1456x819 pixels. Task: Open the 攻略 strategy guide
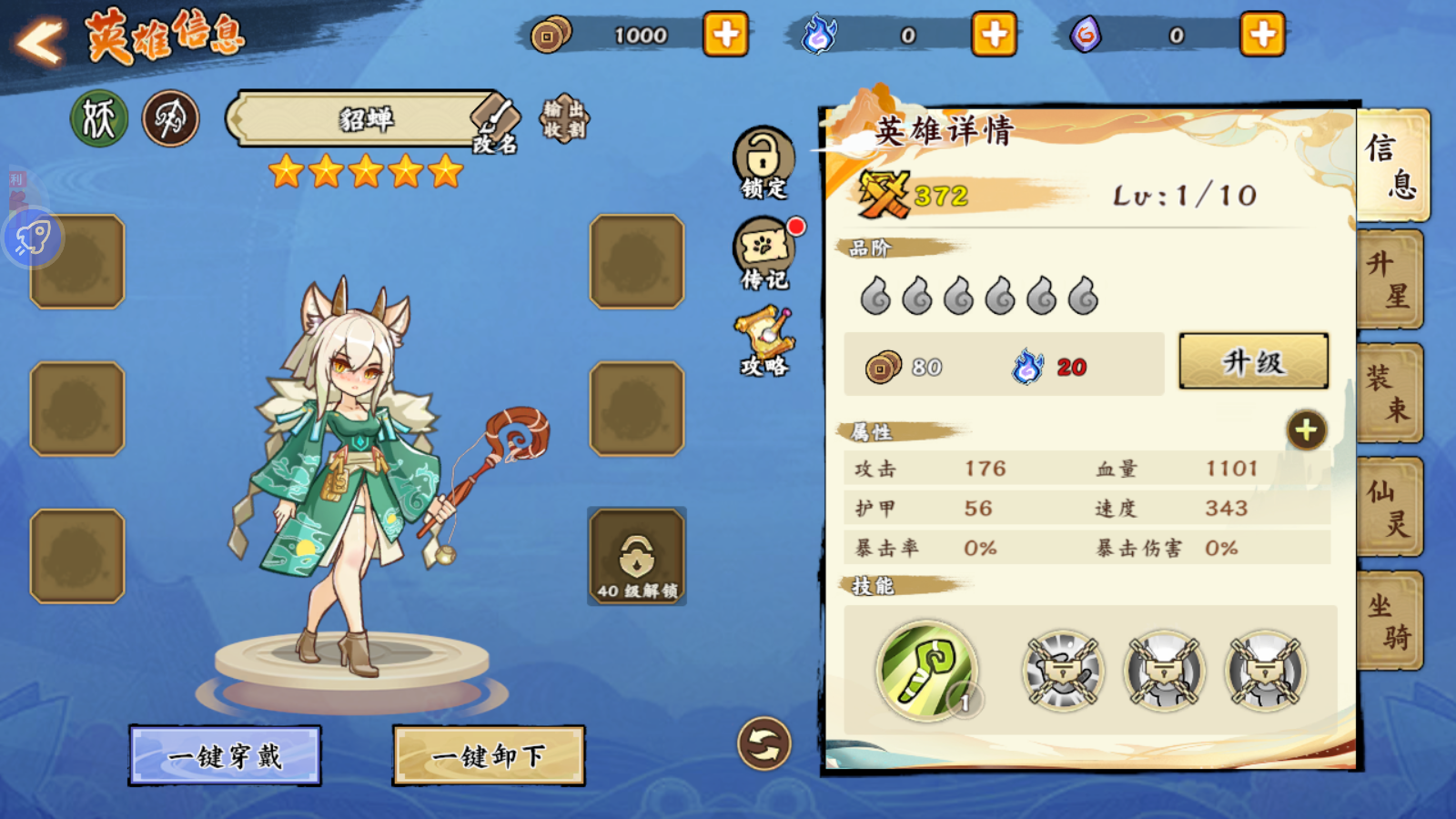pyautogui.click(x=764, y=341)
